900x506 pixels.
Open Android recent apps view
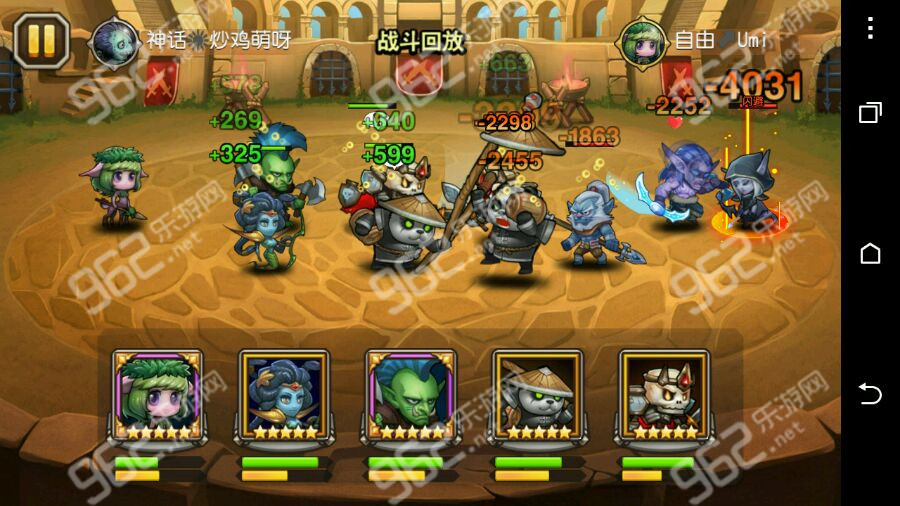(x=870, y=112)
